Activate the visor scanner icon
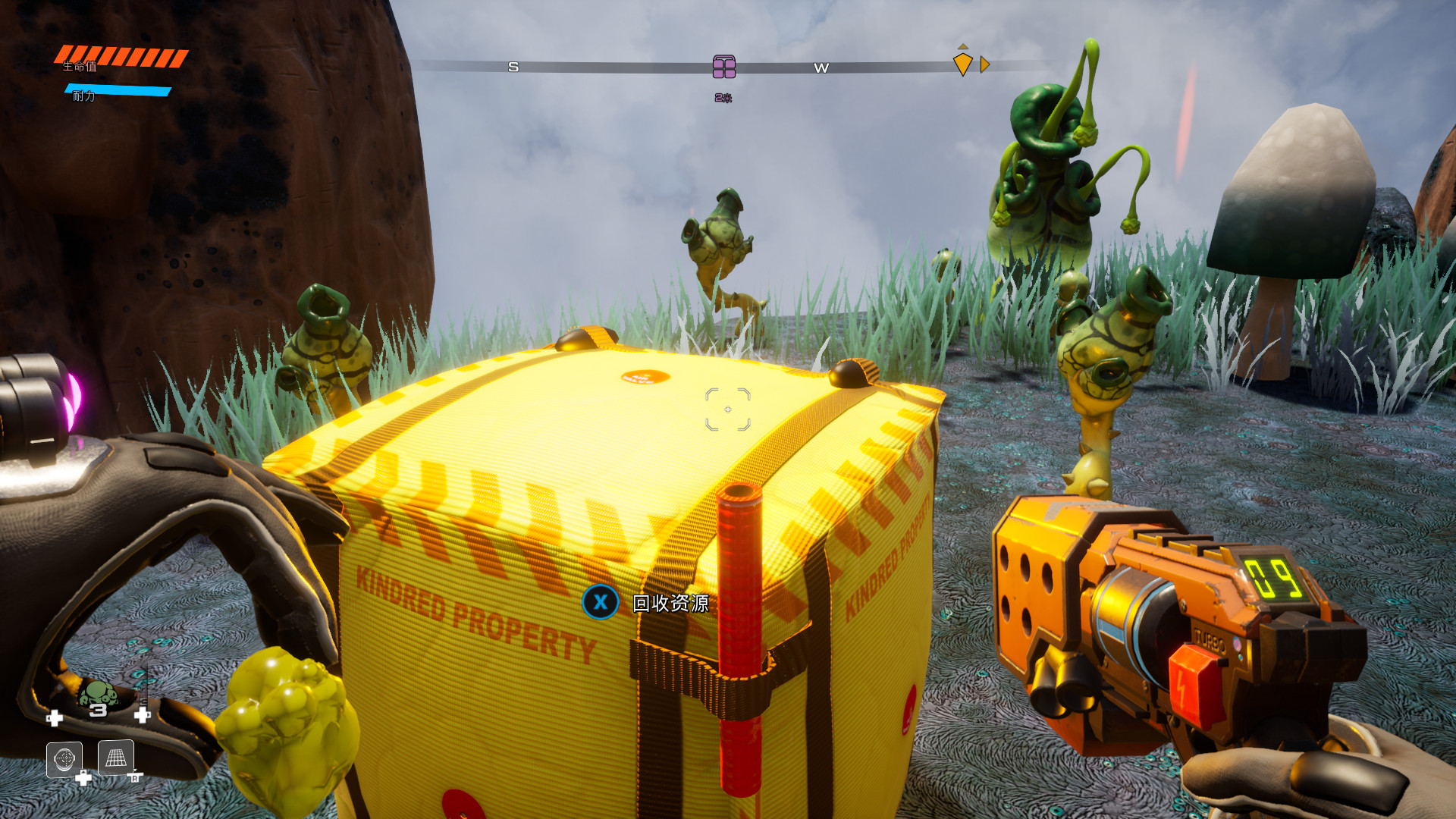 (x=64, y=758)
